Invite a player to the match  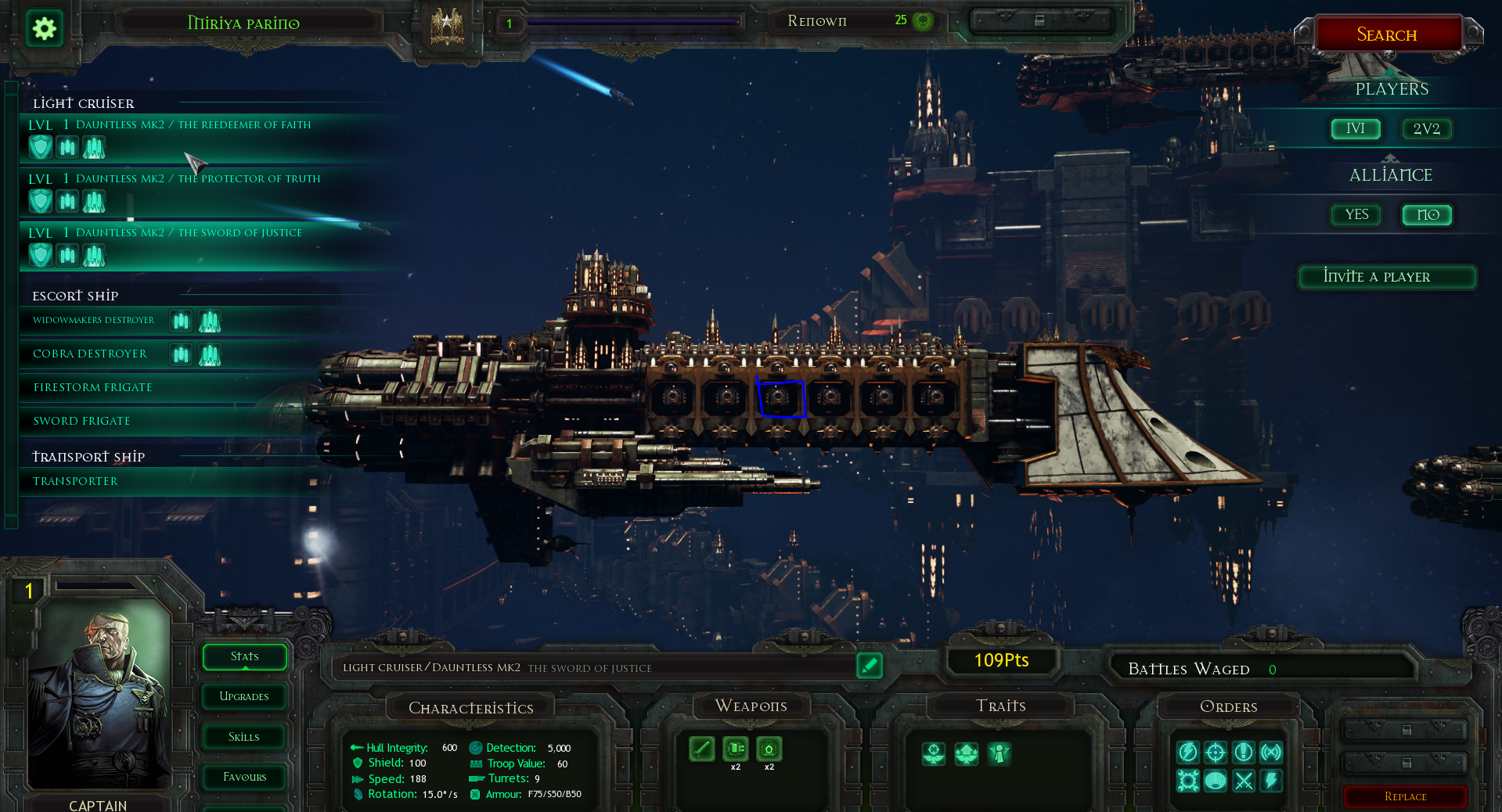1387,277
